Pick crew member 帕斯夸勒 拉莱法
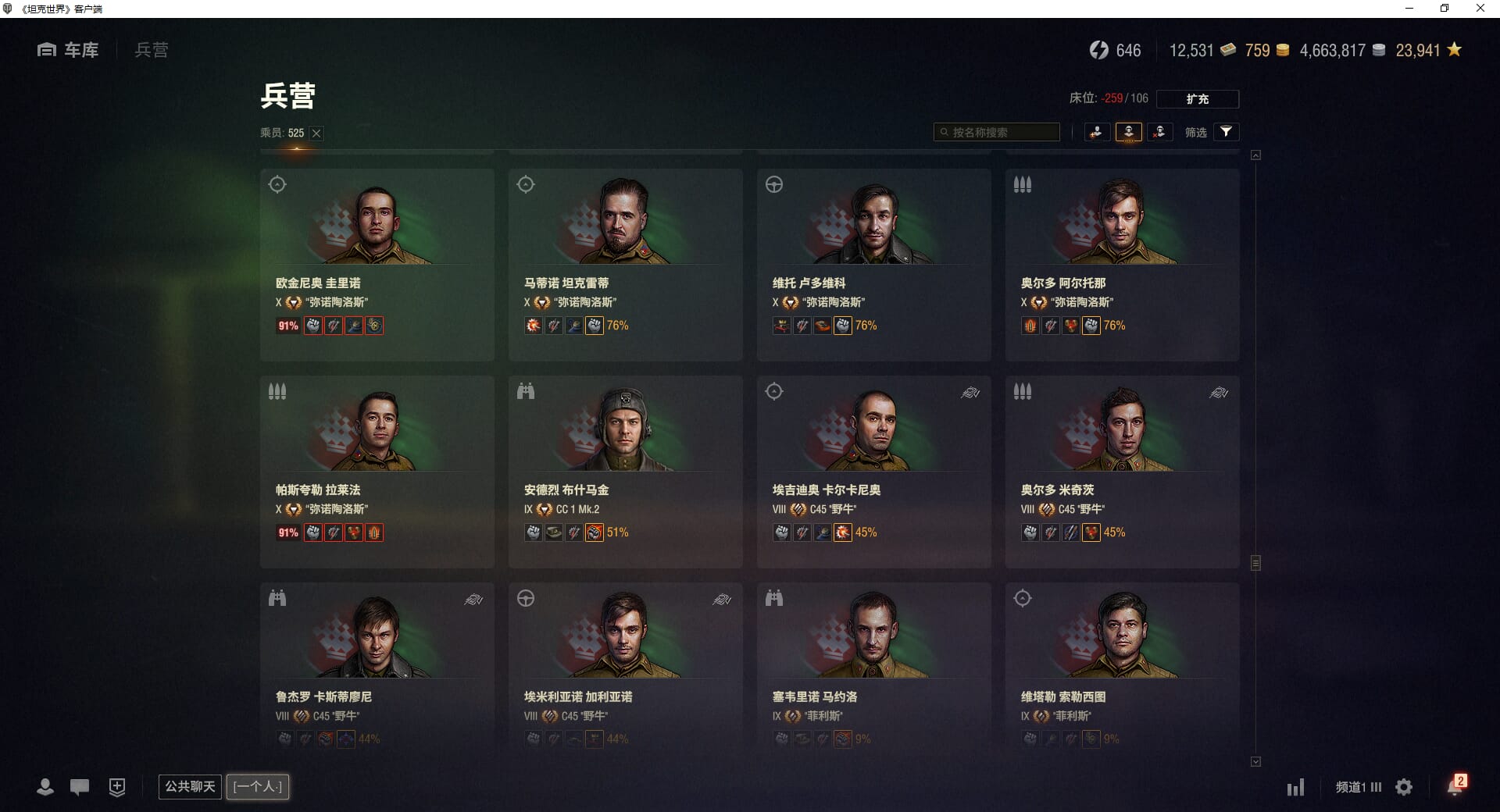The image size is (1500, 812). pos(377,471)
